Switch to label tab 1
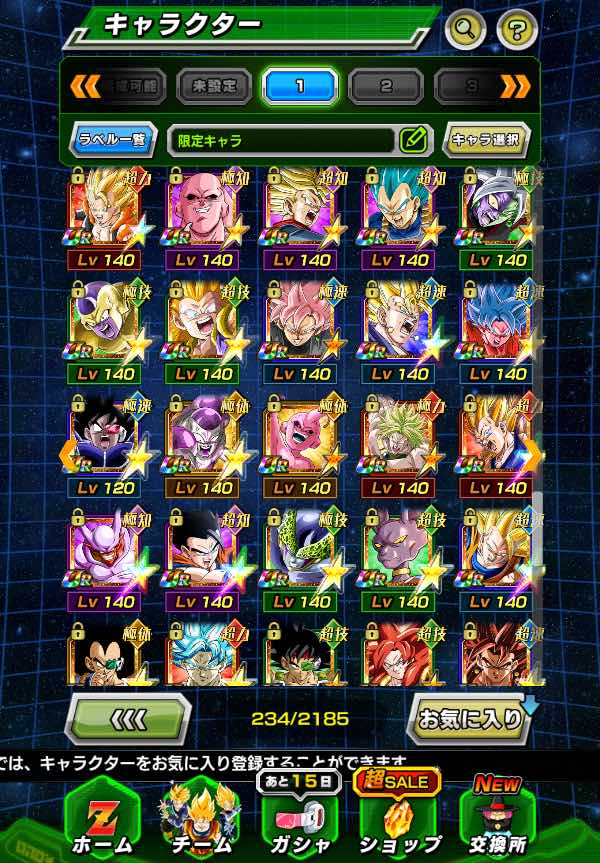The width and height of the screenshot is (600, 863). tap(300, 86)
